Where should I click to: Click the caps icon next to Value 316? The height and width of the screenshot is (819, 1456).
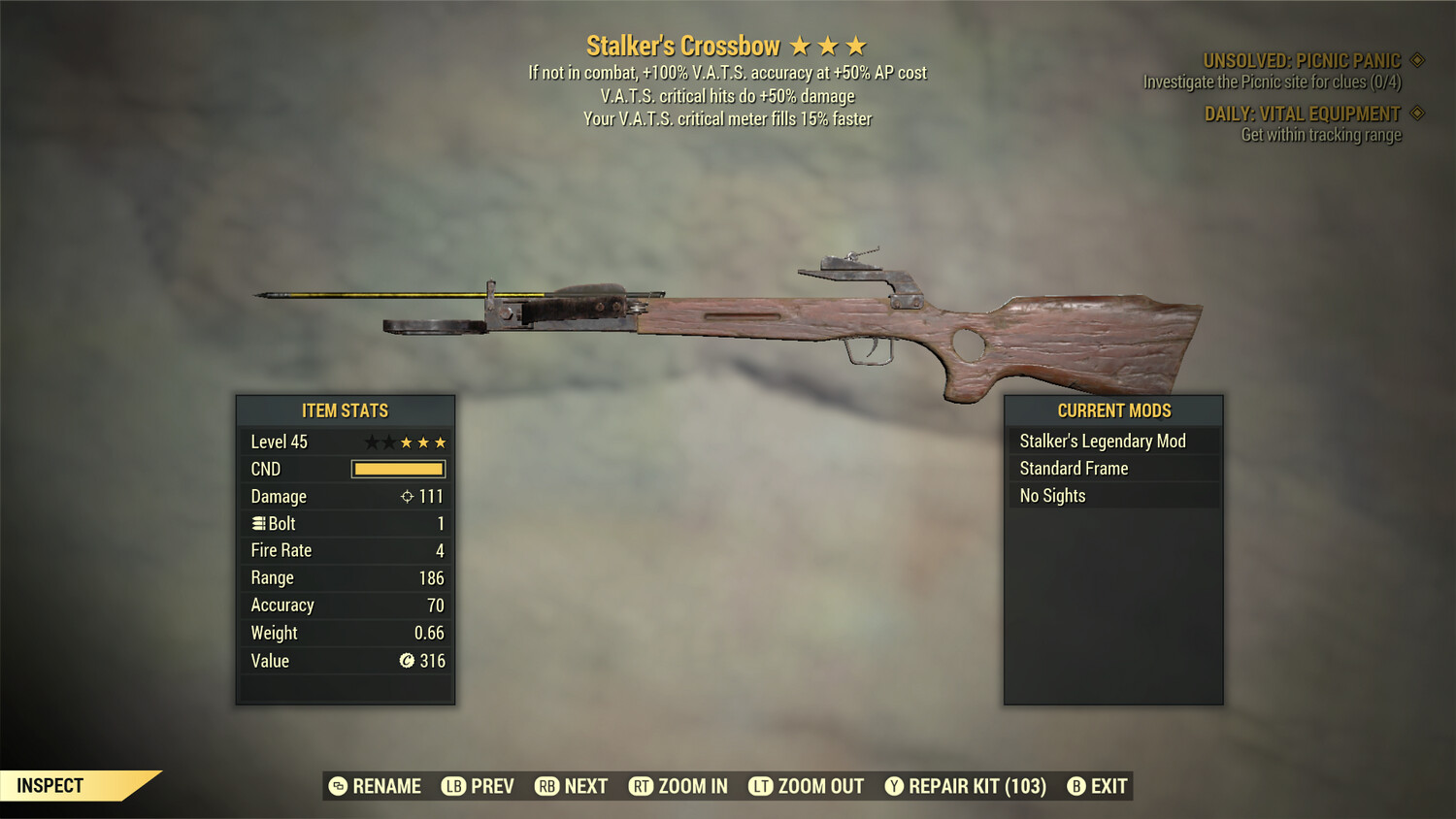pyautogui.click(x=408, y=661)
